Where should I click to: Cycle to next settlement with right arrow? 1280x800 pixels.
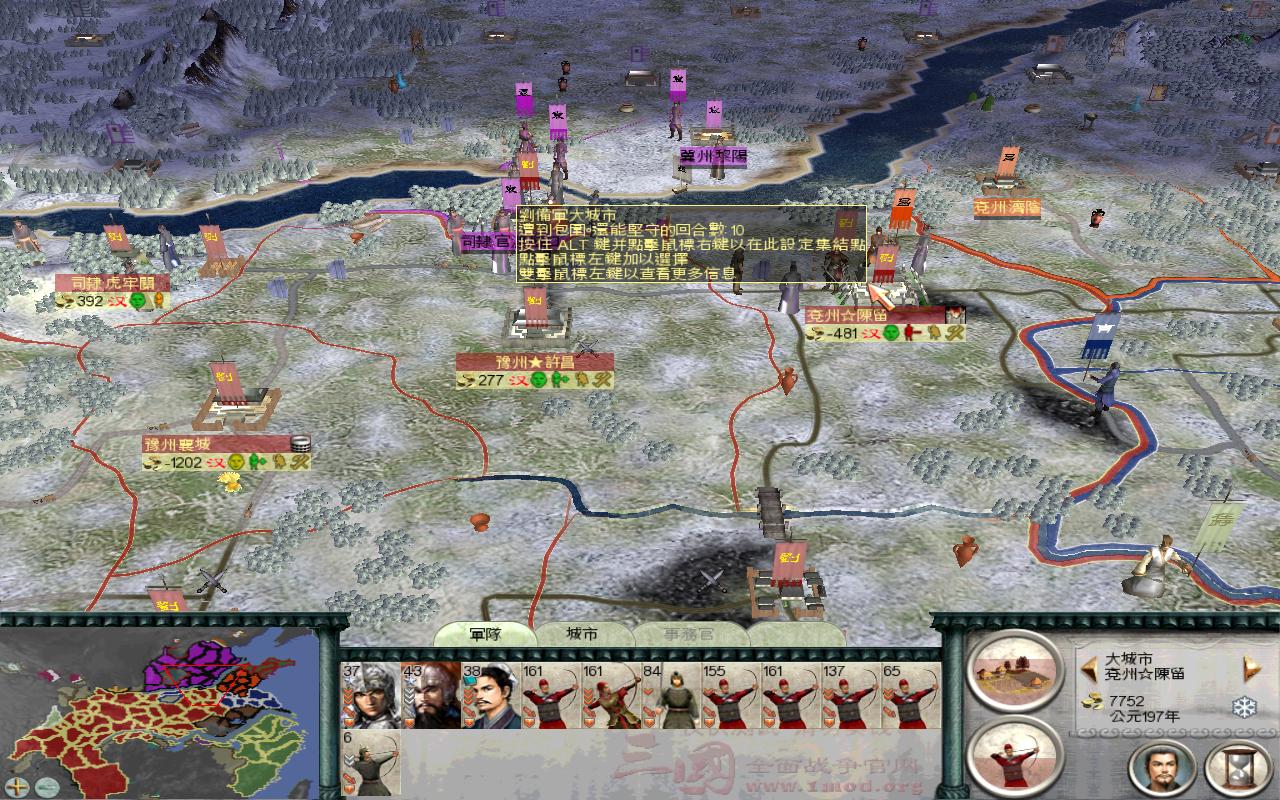(1249, 667)
